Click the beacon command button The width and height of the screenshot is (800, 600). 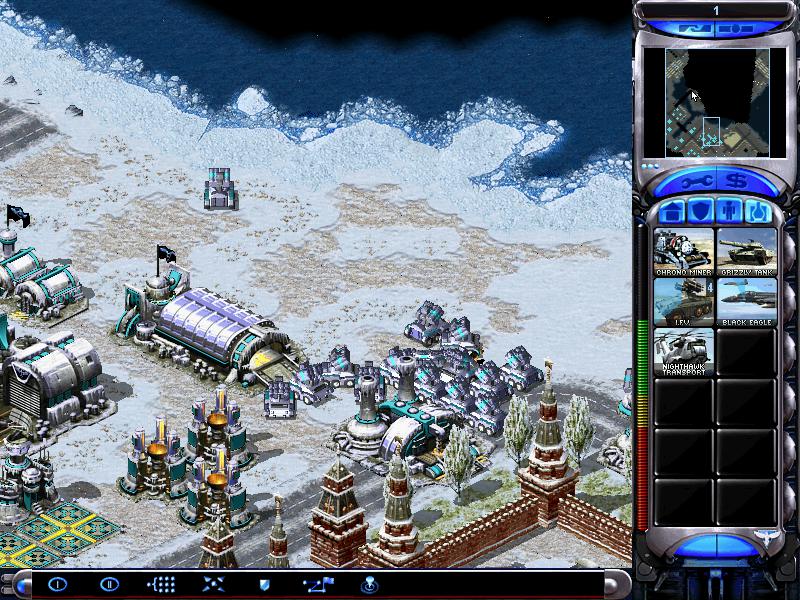pyautogui.click(x=368, y=584)
